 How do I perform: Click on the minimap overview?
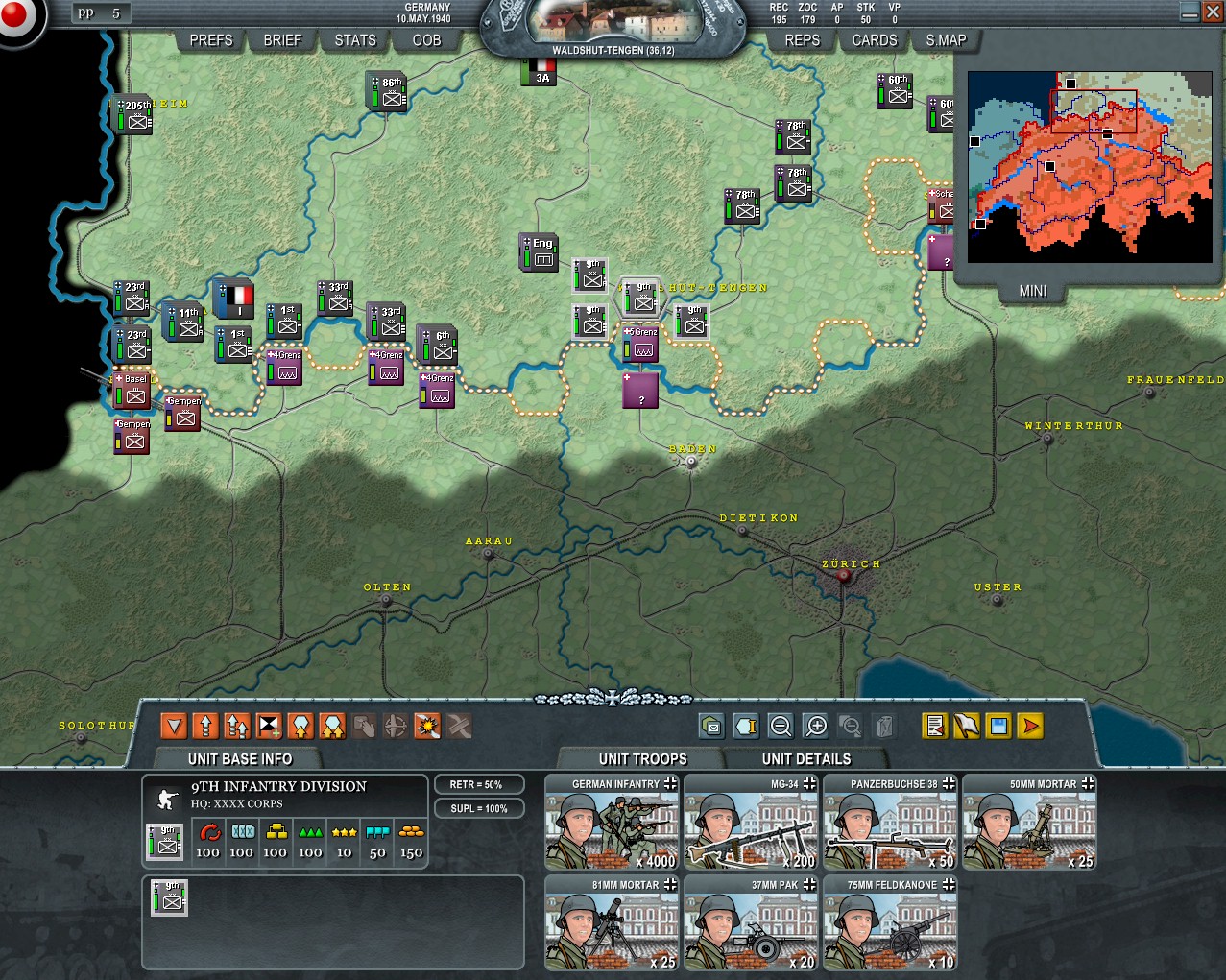click(1090, 167)
